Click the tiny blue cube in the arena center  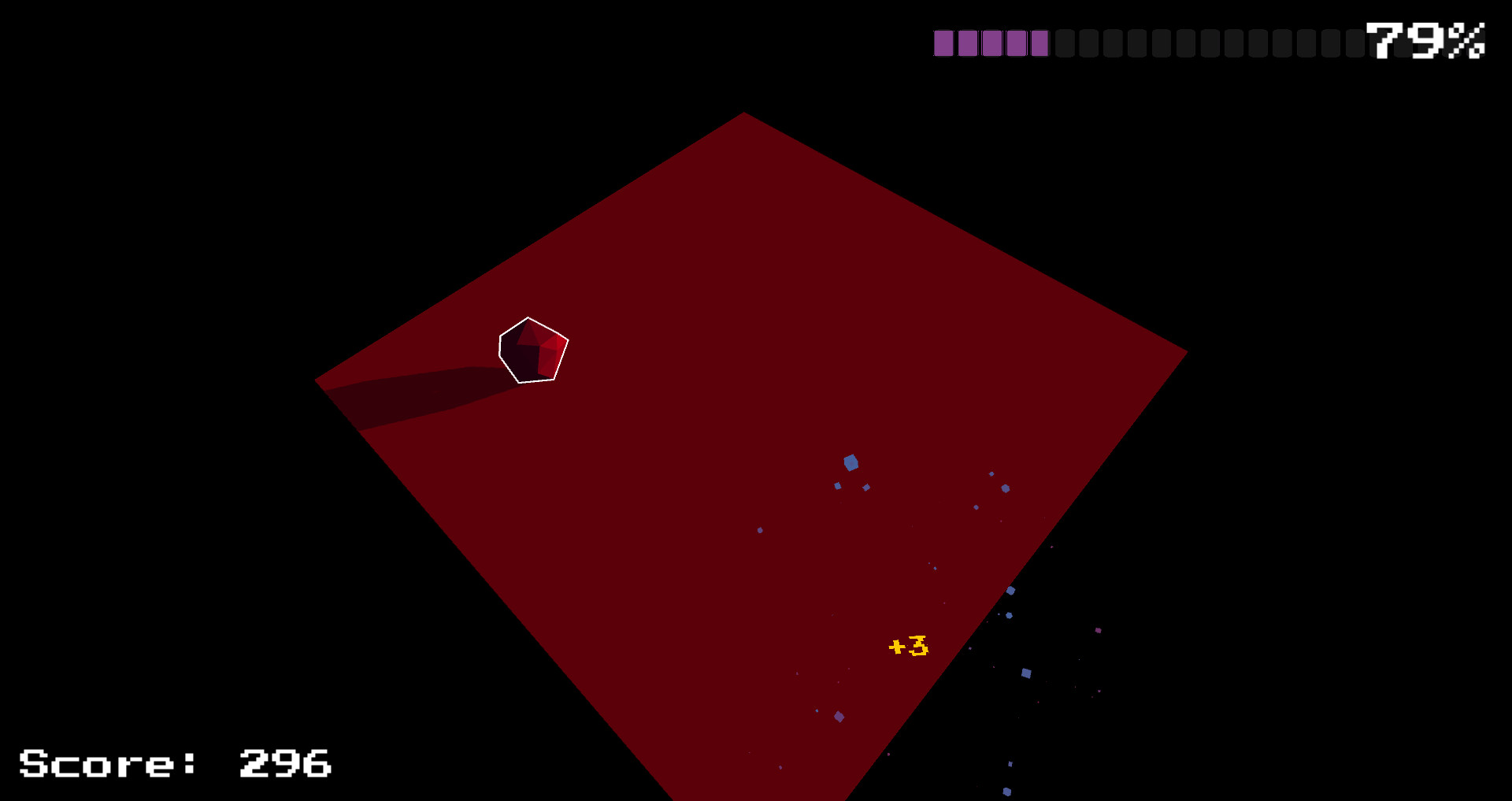click(x=933, y=568)
